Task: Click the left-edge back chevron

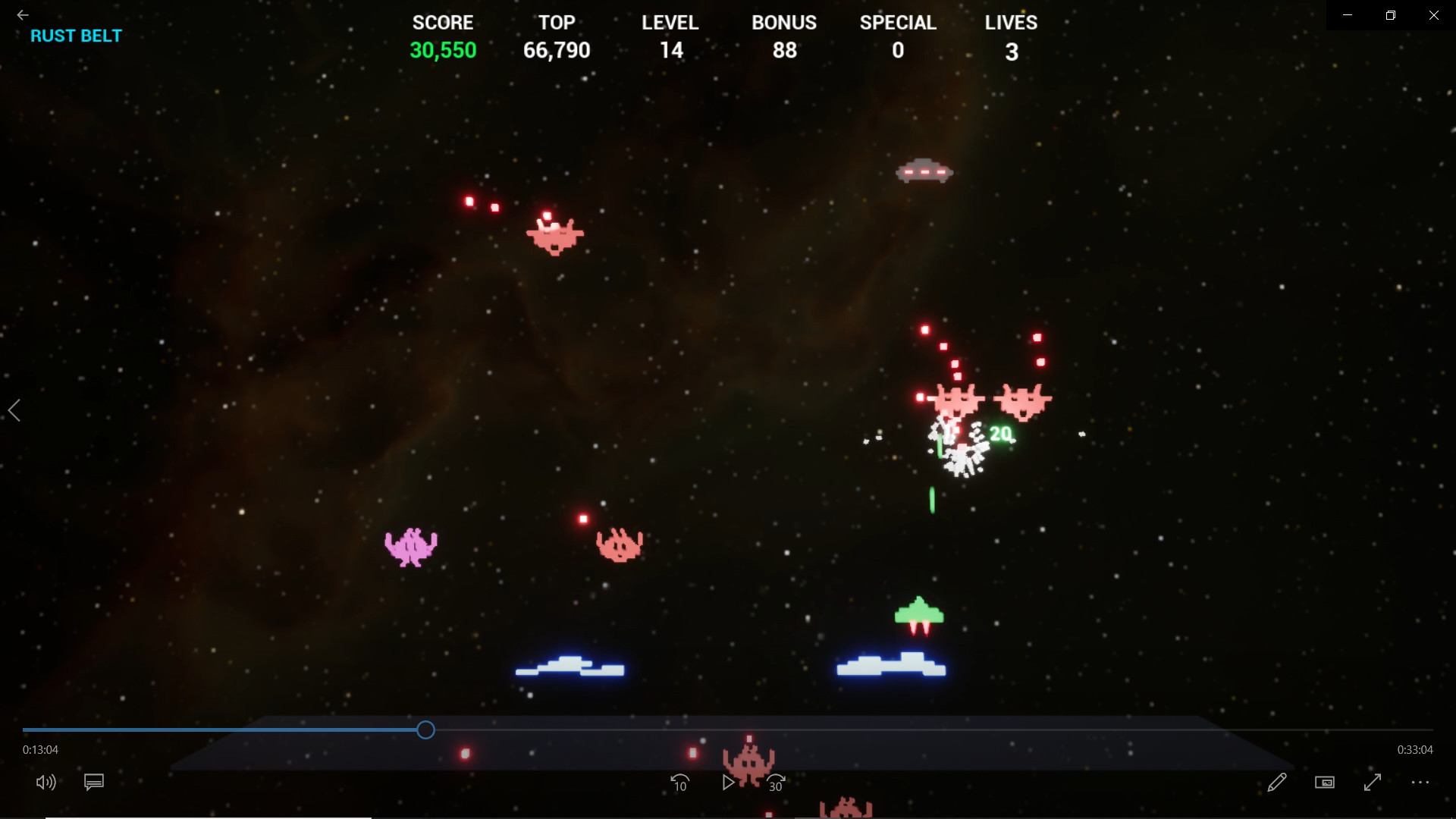Action: [15, 410]
